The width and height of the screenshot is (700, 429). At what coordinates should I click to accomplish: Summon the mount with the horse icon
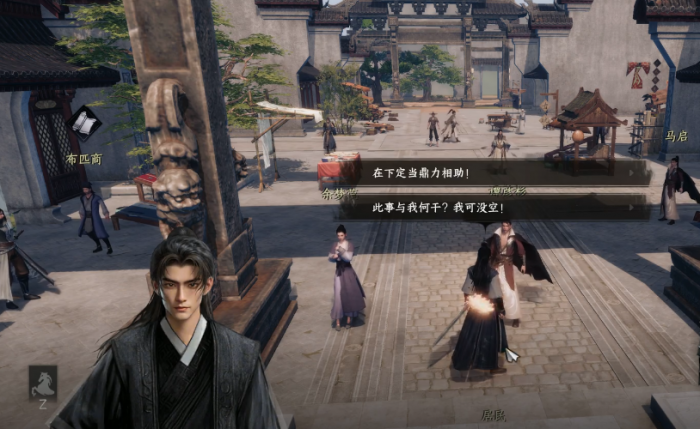tap(42, 382)
